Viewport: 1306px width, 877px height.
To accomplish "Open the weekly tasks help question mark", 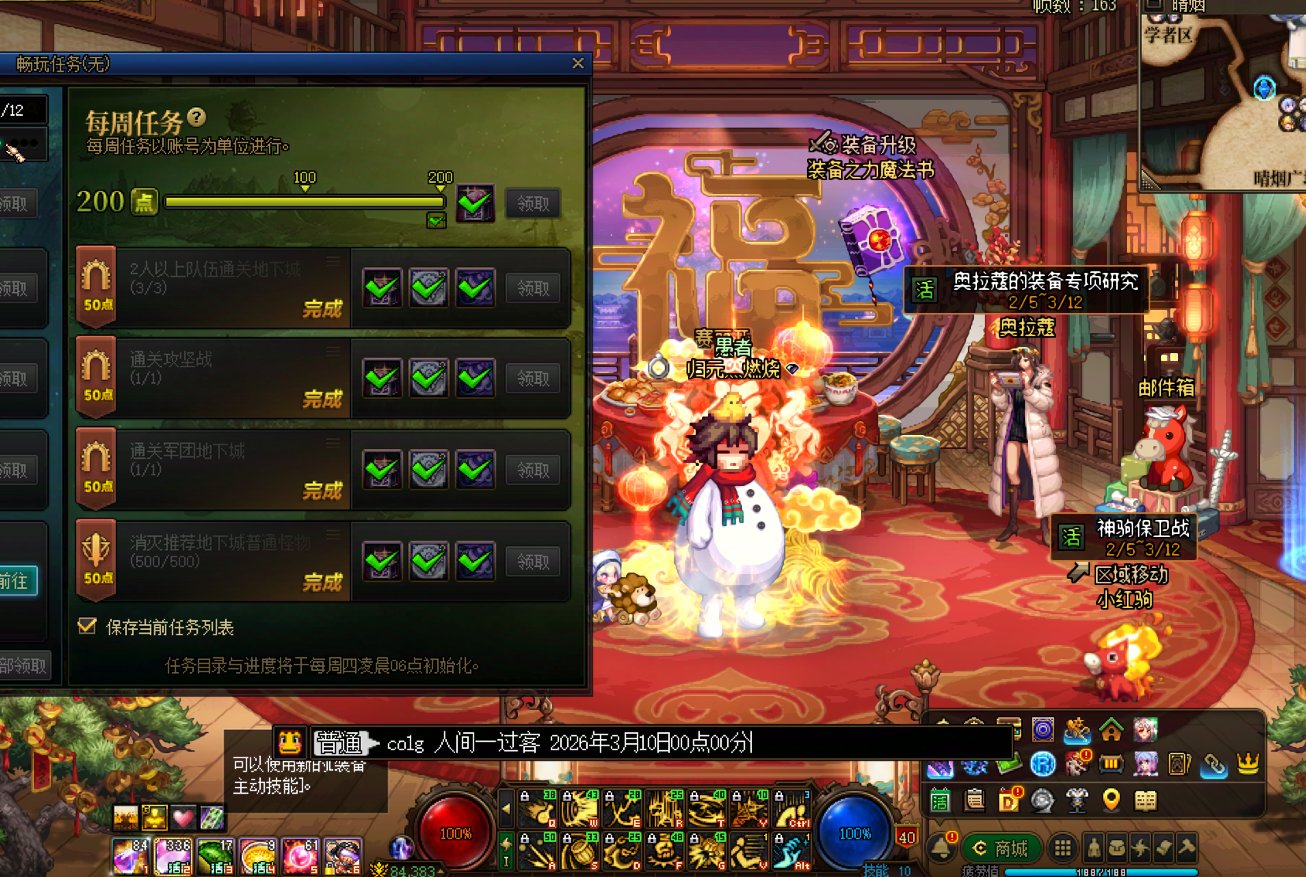I will (x=197, y=117).
